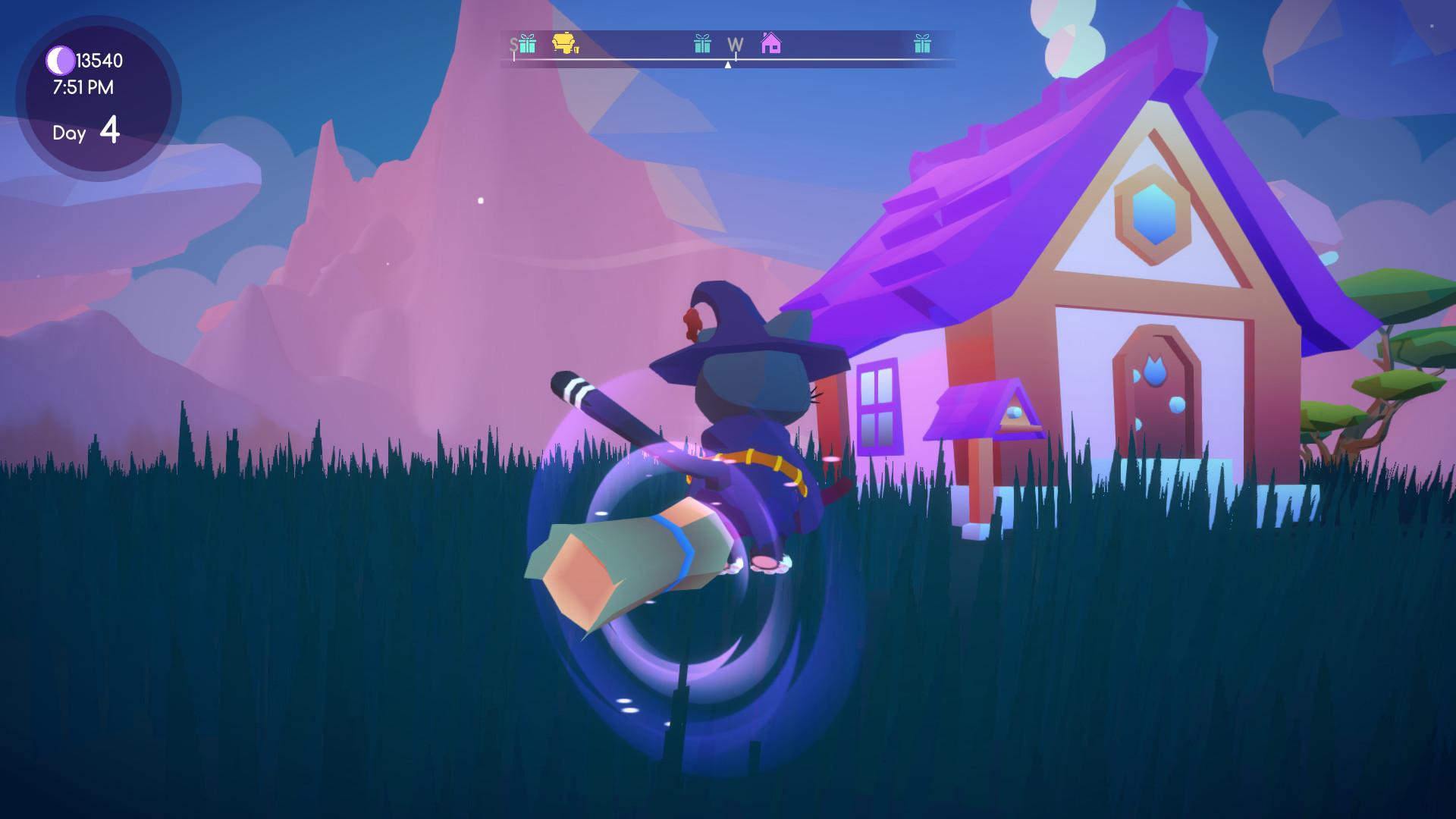Click the gift icon beside the S marker
Image resolution: width=1456 pixels, height=819 pixels.
526,45
